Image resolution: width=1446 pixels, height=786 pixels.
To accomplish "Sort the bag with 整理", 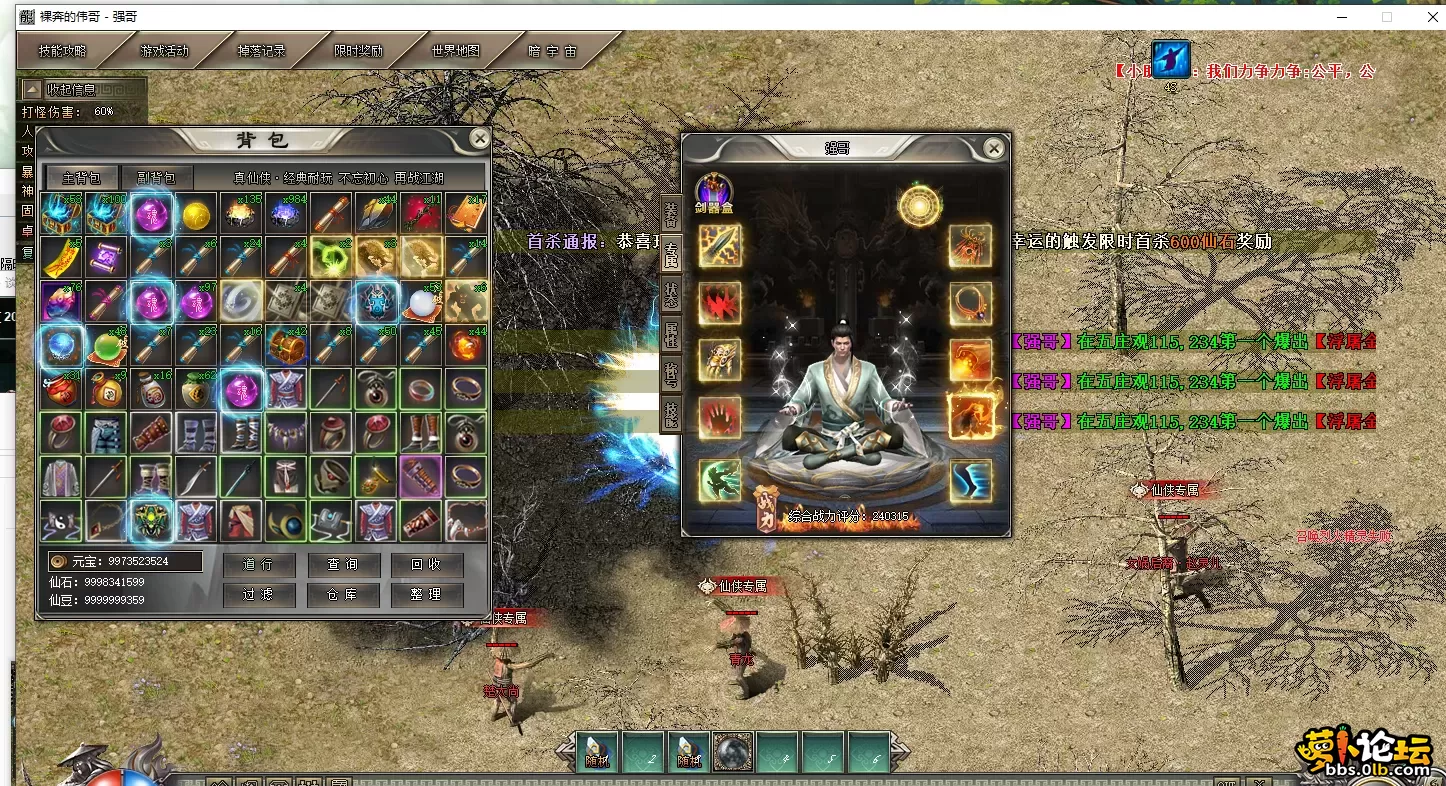I will pyautogui.click(x=426, y=594).
